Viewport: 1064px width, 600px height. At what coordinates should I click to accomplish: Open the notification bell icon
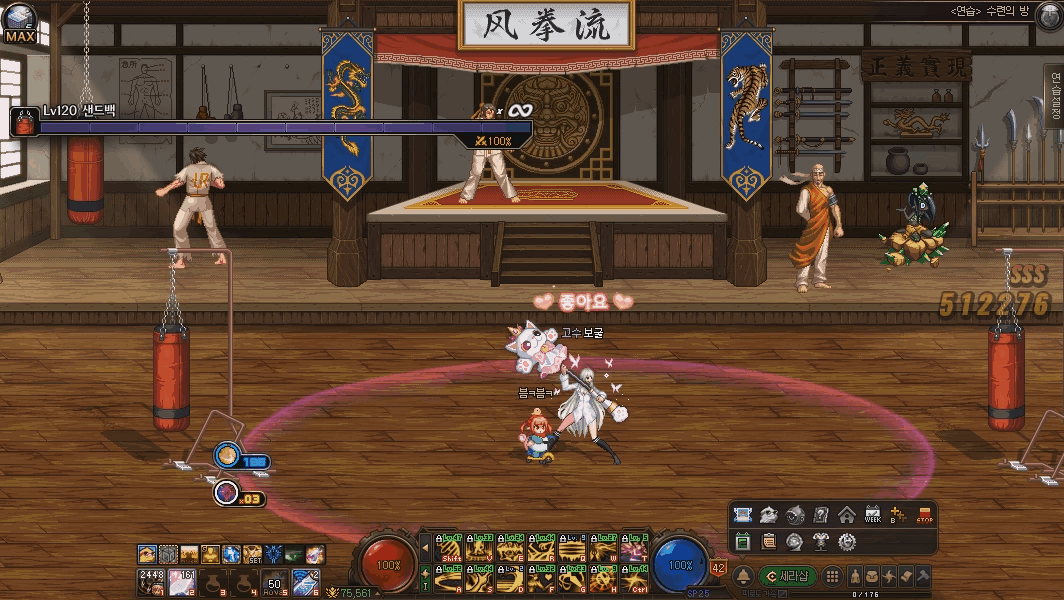(743, 577)
